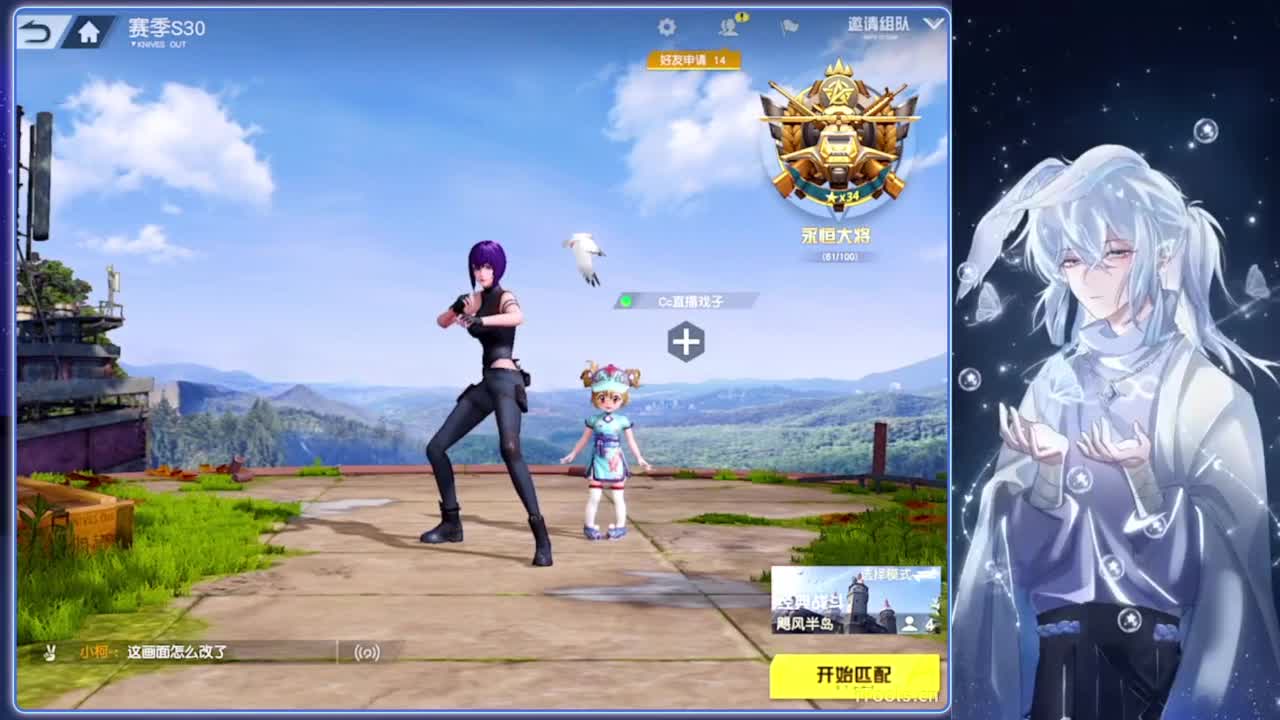Click the player count icon on the mode card

pyautogui.click(x=910, y=623)
